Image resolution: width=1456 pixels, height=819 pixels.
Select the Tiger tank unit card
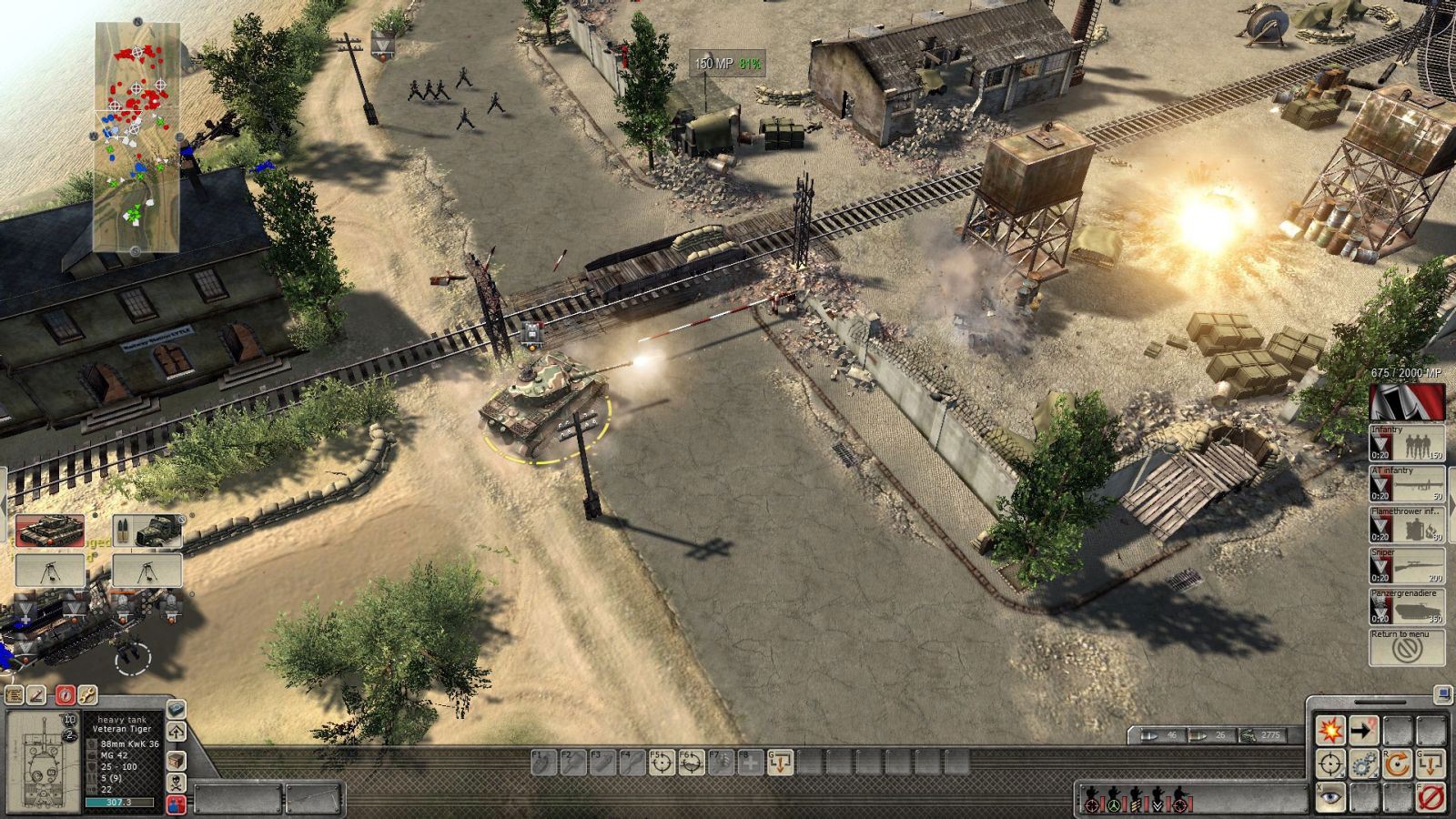50,531
